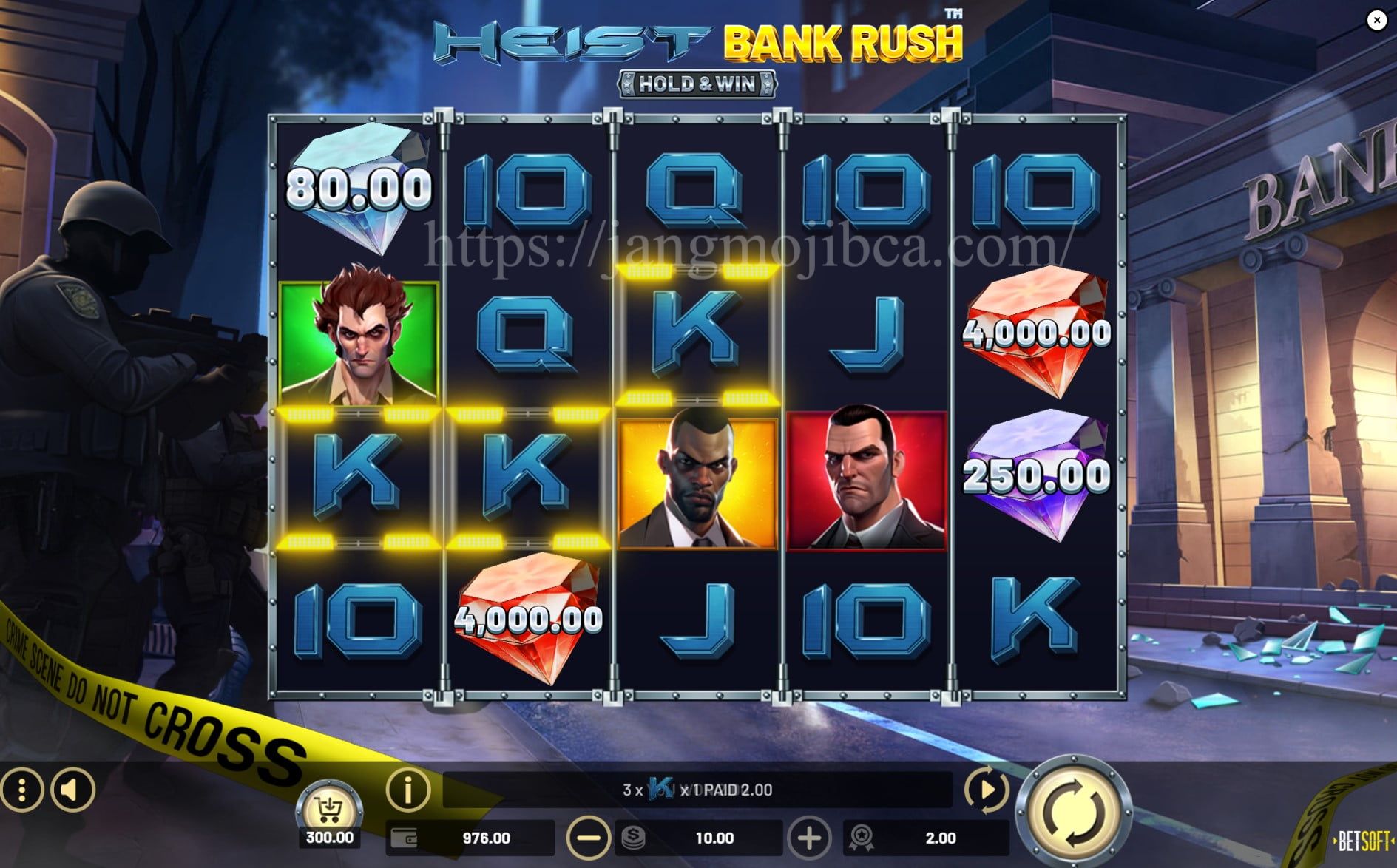1397x868 pixels.
Task: Decrease the bet with the minus button
Action: pyautogui.click(x=588, y=838)
